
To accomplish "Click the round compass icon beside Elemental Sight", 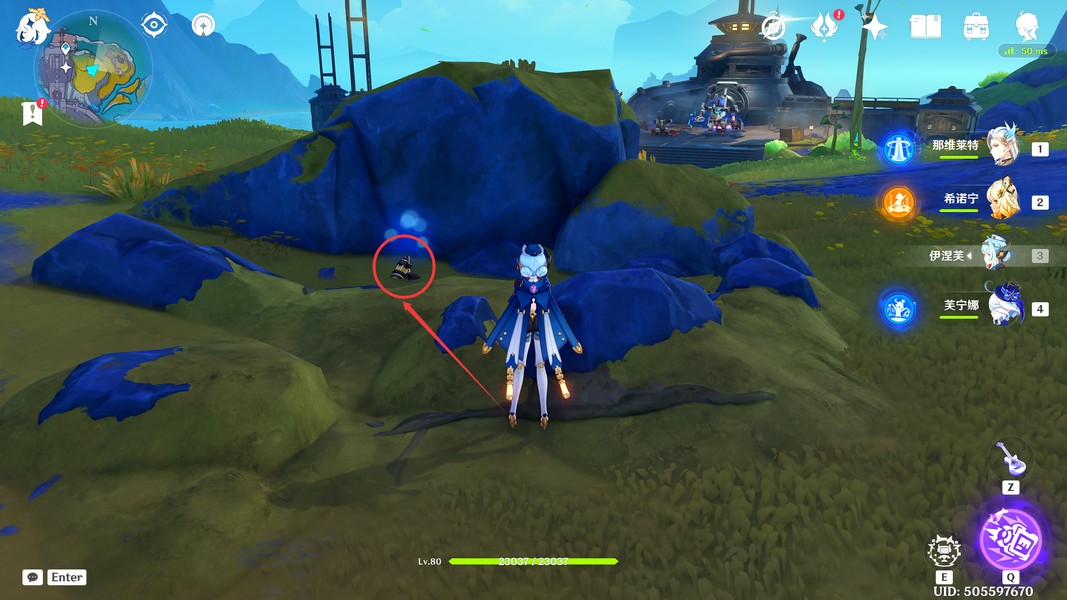I will [x=203, y=24].
